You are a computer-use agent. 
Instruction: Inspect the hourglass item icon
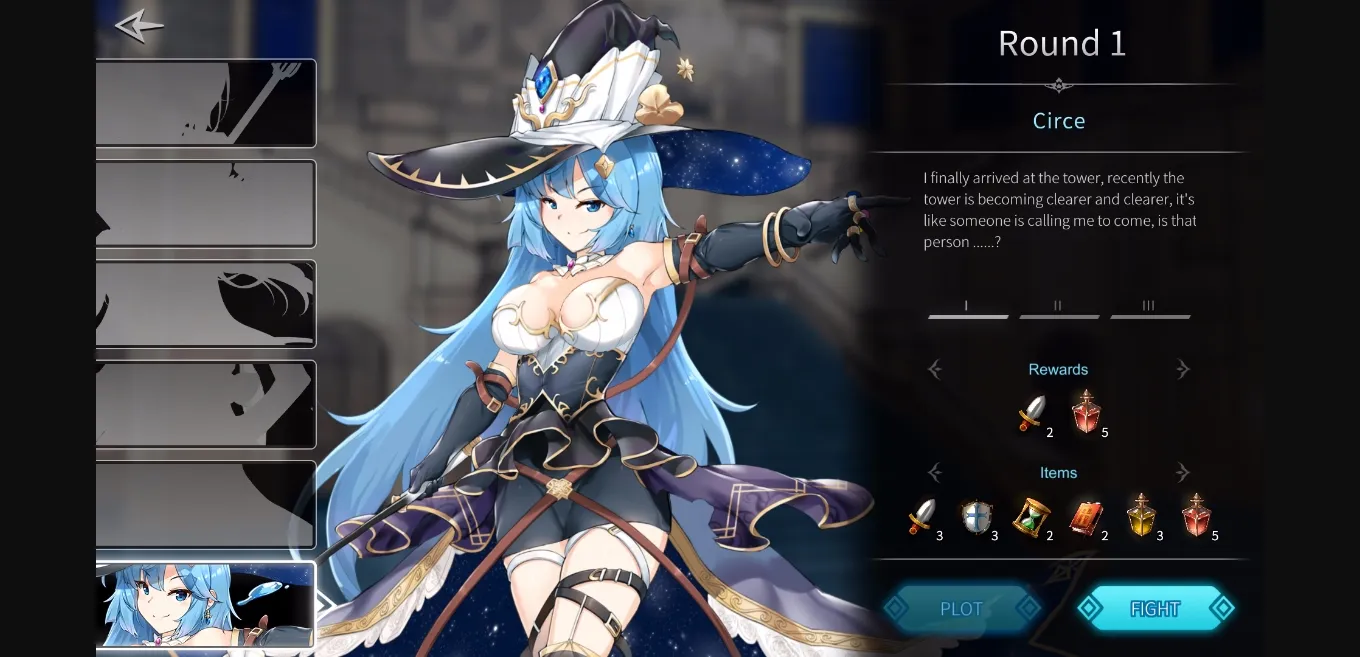(x=1029, y=517)
